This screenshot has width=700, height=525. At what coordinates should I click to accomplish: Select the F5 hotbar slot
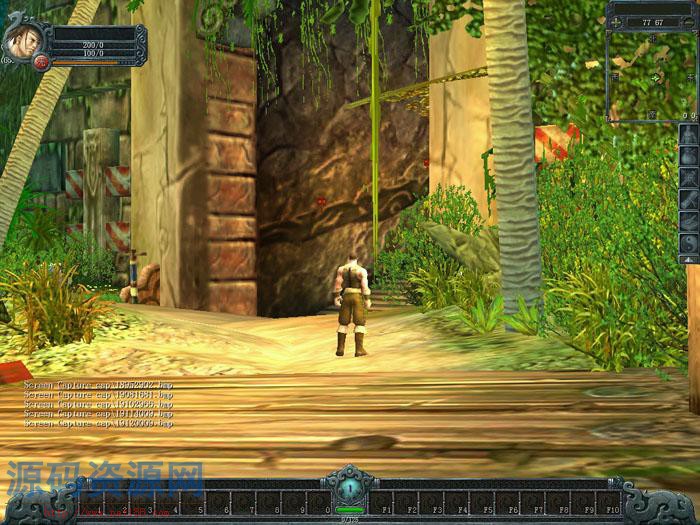pos(482,502)
